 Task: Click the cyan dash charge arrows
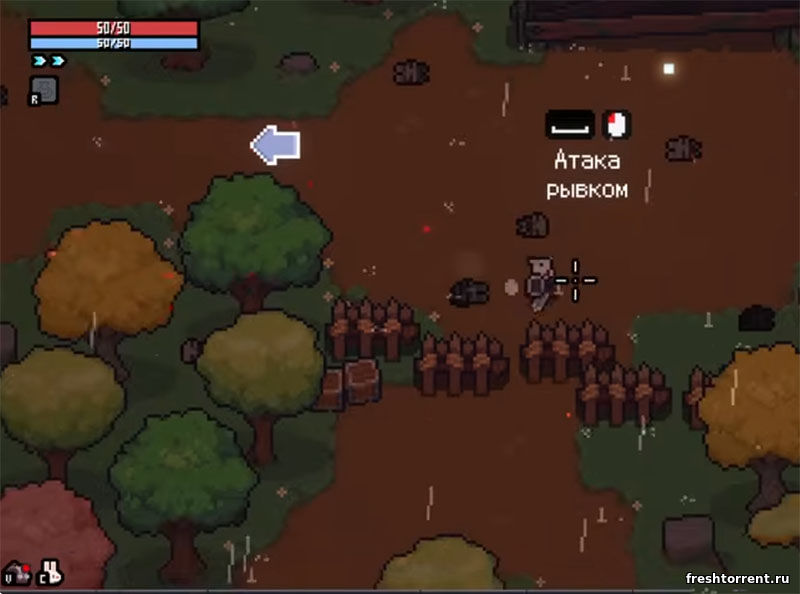click(48, 61)
